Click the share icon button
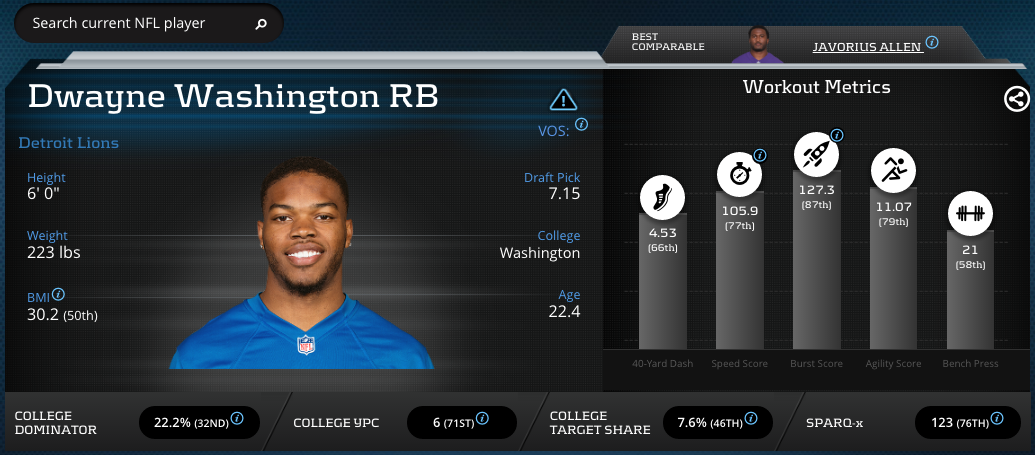 (1016, 98)
